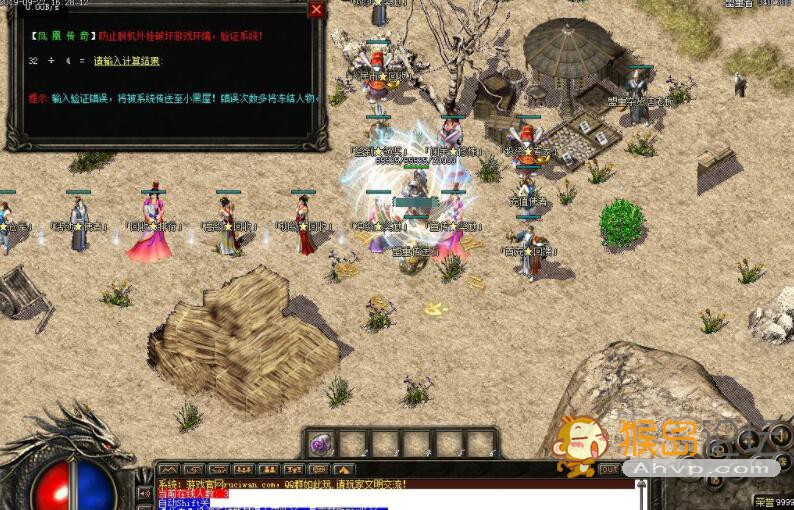Select the purple item in the first hotbar slot
Image resolution: width=794 pixels, height=510 pixels.
320,443
